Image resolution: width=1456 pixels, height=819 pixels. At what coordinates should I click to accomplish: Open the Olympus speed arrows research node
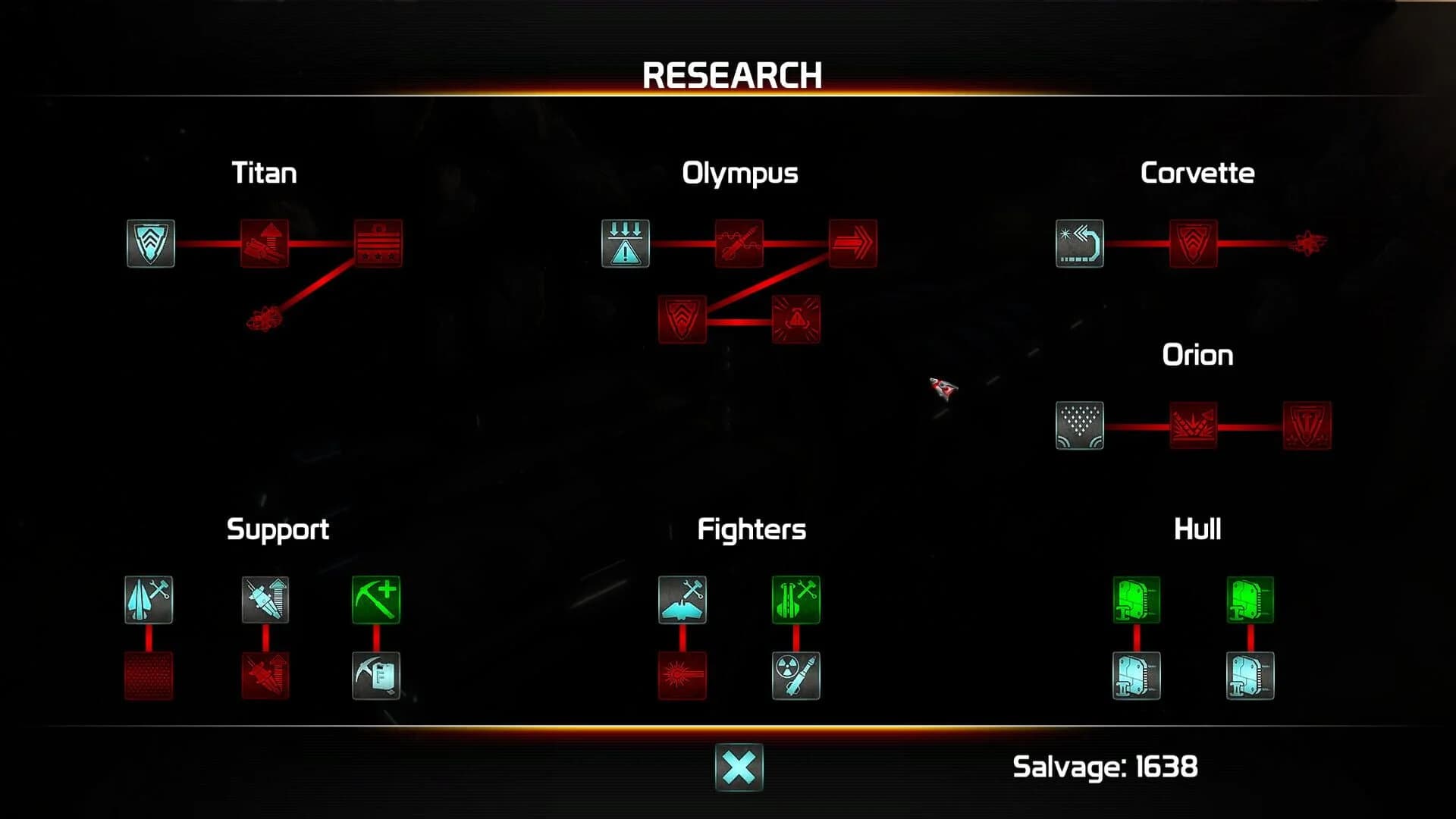tap(852, 244)
